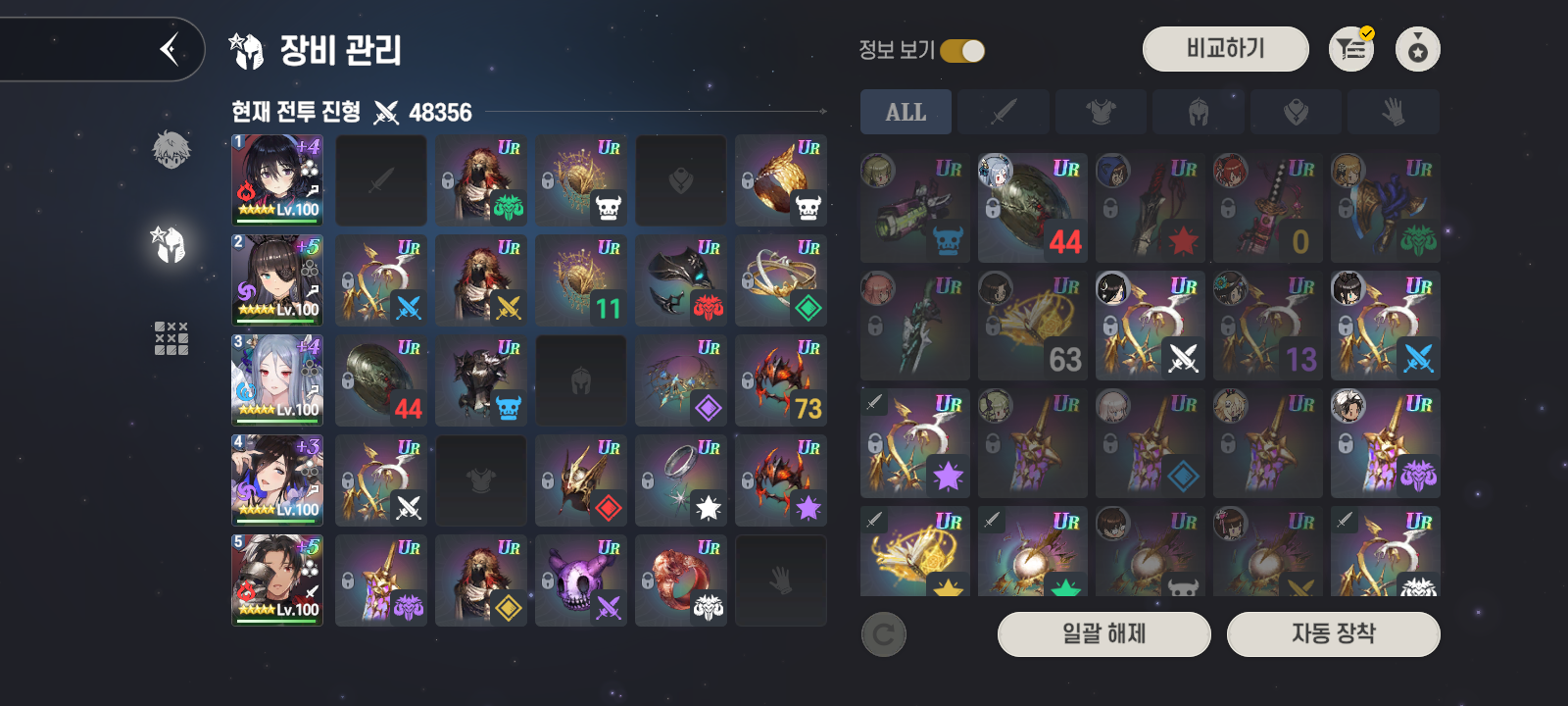Switch to the helmet tab
The image size is (1568, 706).
click(1198, 113)
